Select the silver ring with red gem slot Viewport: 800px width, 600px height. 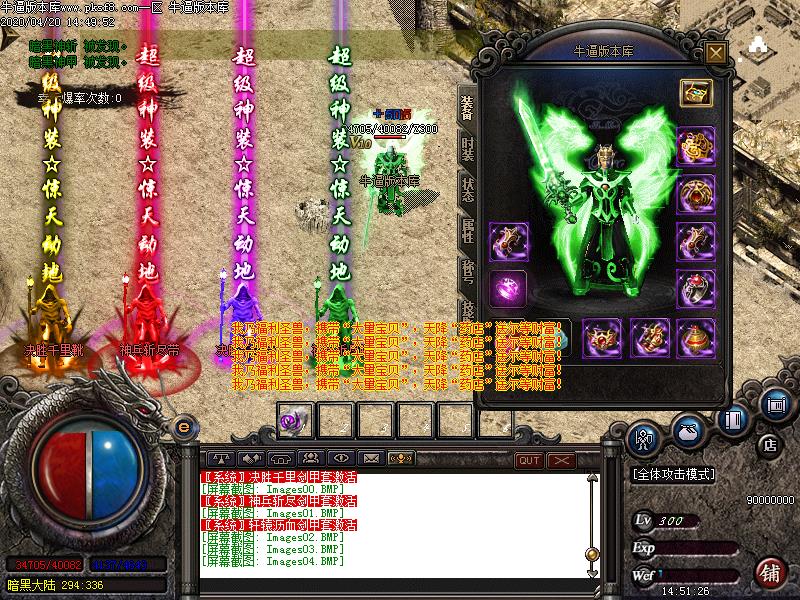695,288
